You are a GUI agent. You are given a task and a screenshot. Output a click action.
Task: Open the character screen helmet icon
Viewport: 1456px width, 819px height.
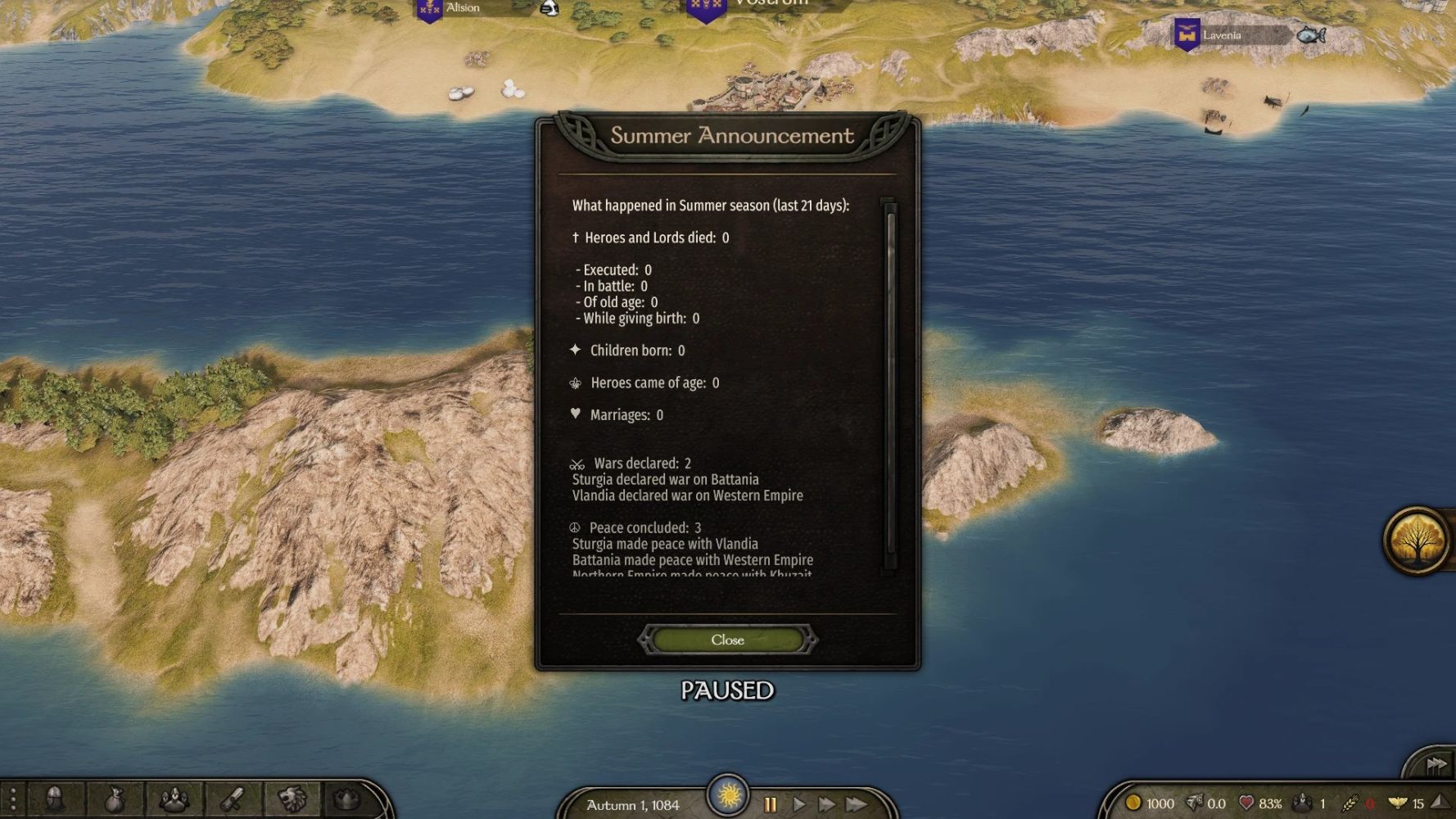56,799
